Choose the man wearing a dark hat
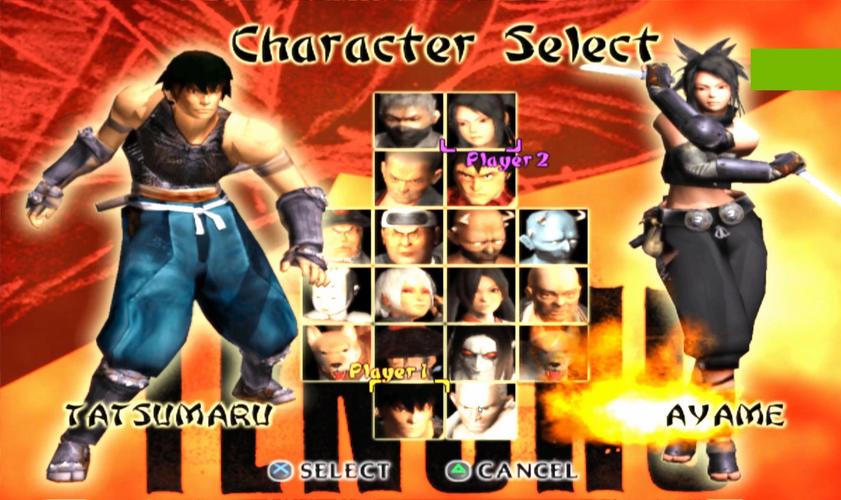 pyautogui.click(x=338, y=237)
